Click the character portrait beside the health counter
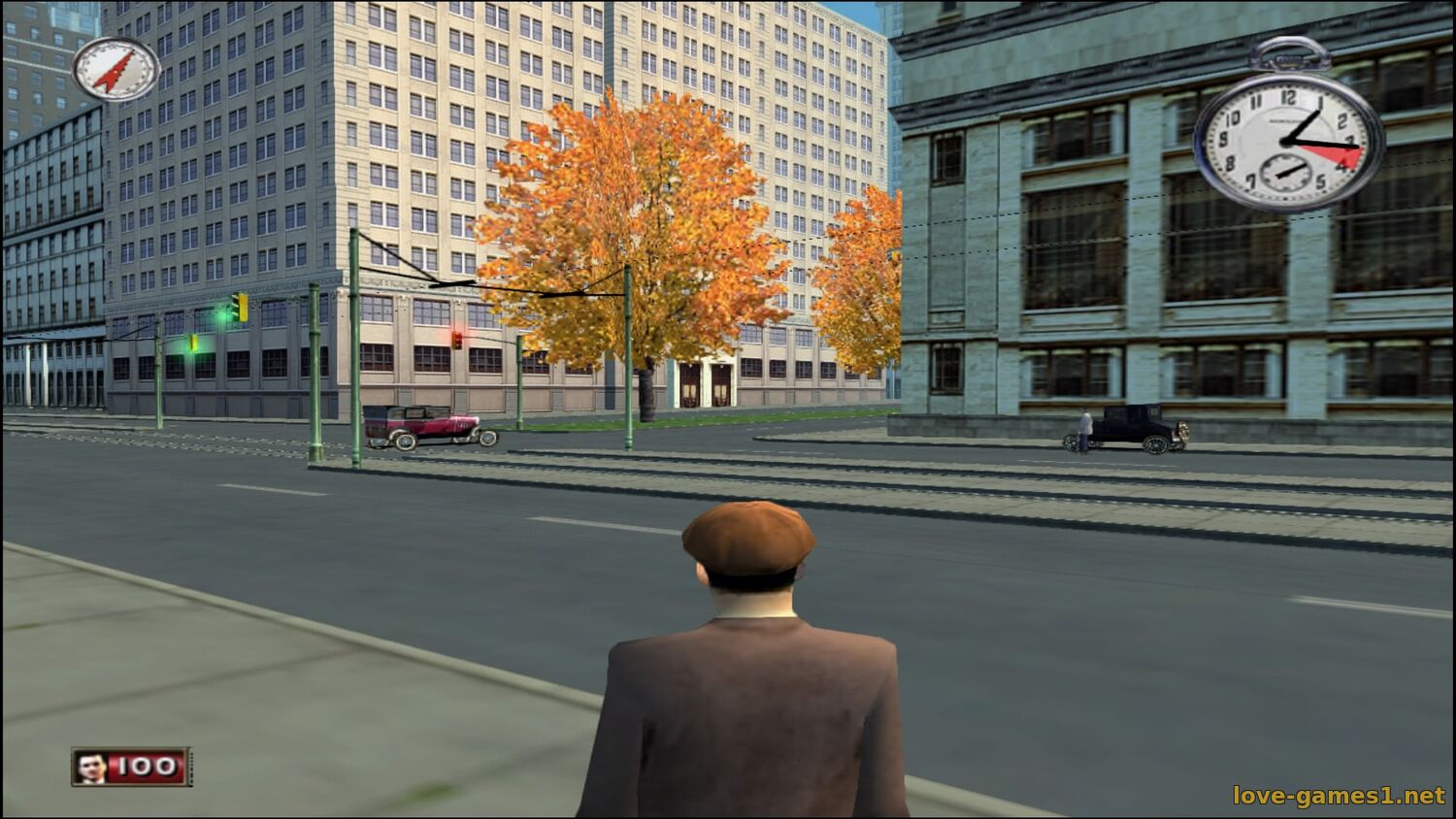Image resolution: width=1456 pixels, height=819 pixels. 90,768
